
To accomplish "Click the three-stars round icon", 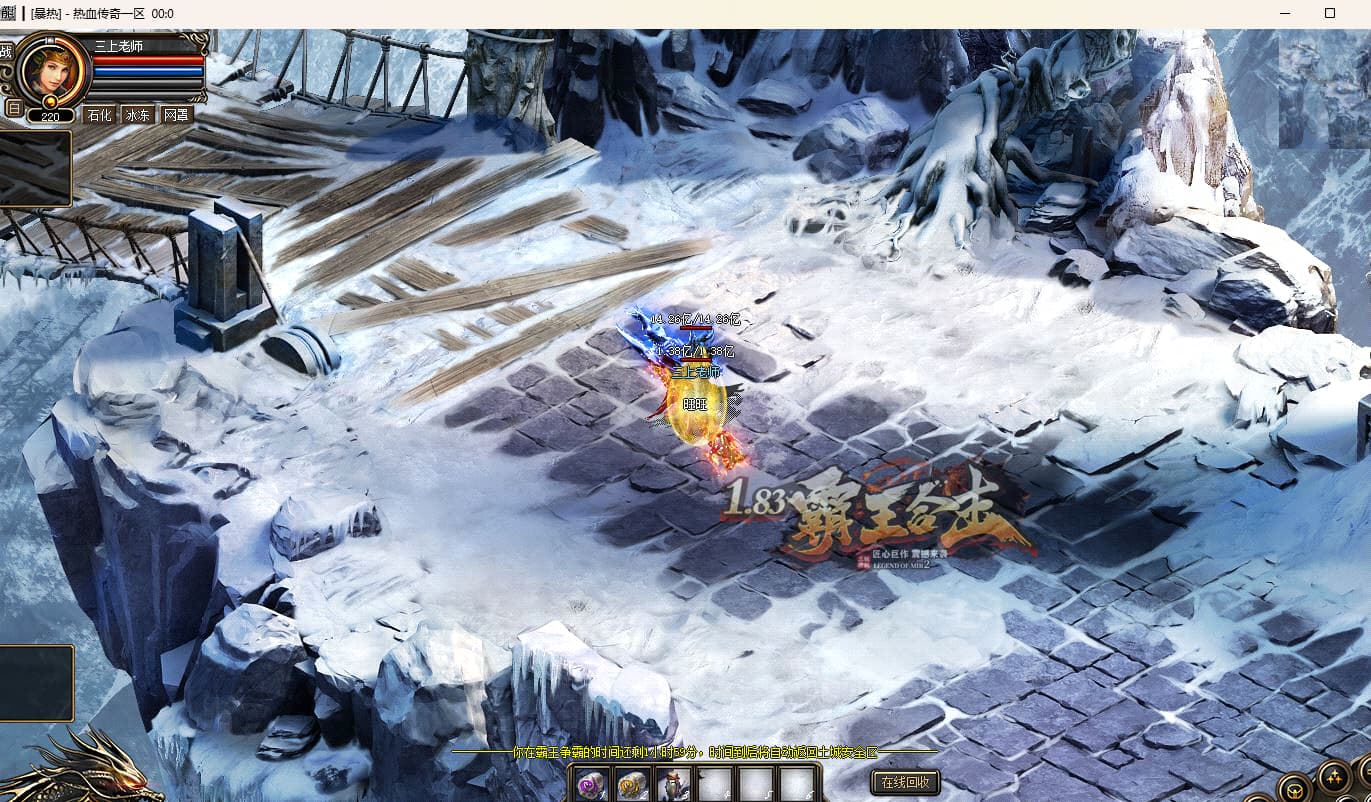I will coord(1334,776).
